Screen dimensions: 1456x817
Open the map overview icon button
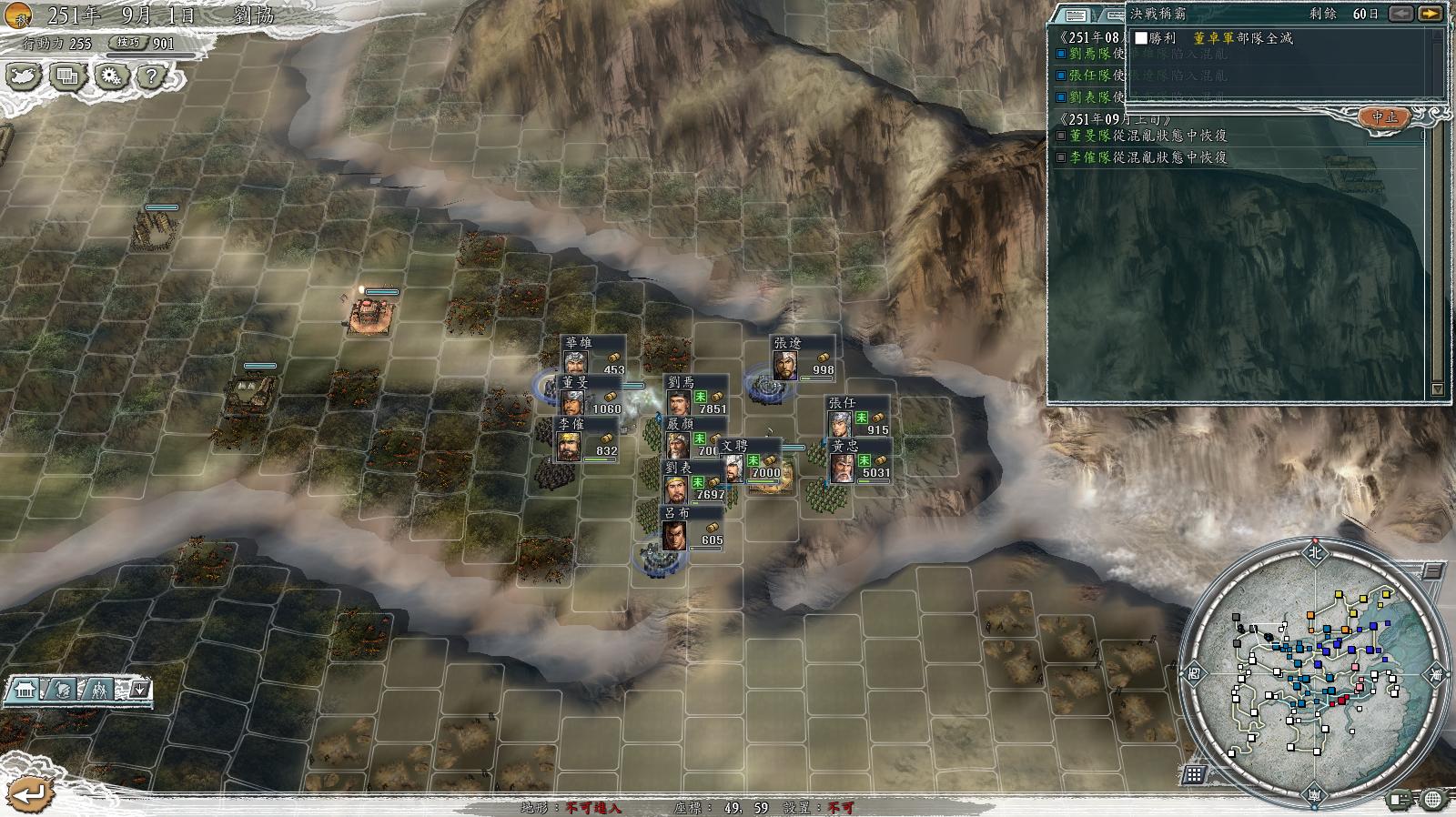coord(24,76)
